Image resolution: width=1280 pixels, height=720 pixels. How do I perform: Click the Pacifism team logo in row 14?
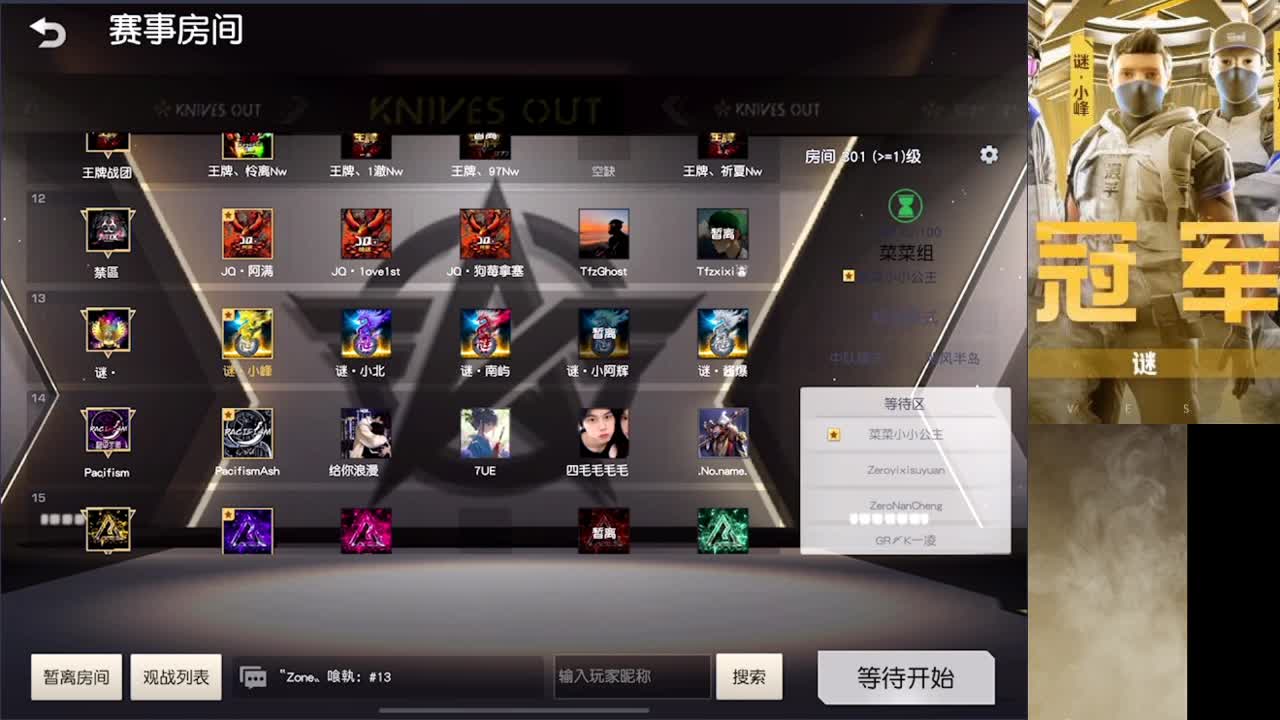point(108,432)
